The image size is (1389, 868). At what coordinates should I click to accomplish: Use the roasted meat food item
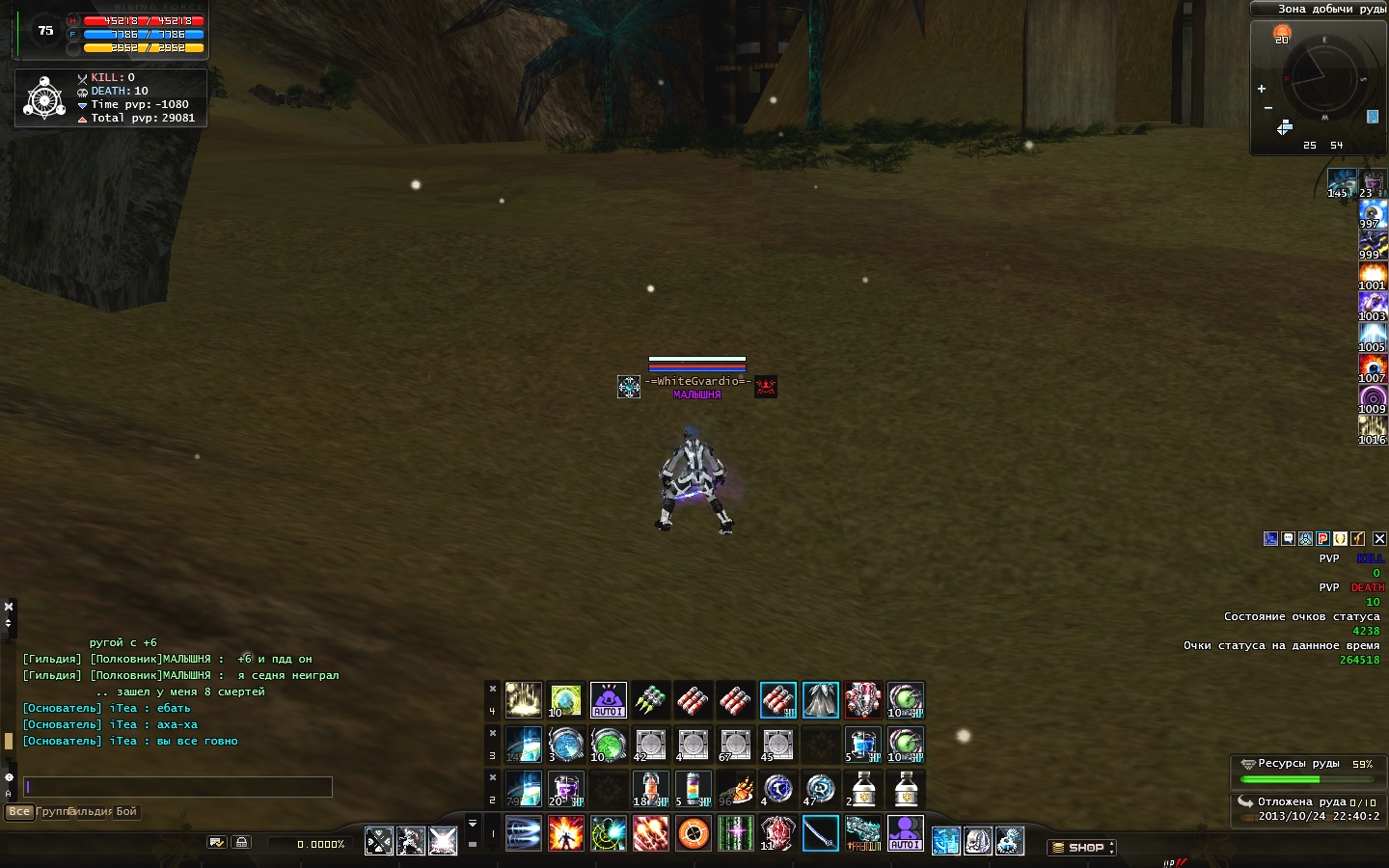736,789
